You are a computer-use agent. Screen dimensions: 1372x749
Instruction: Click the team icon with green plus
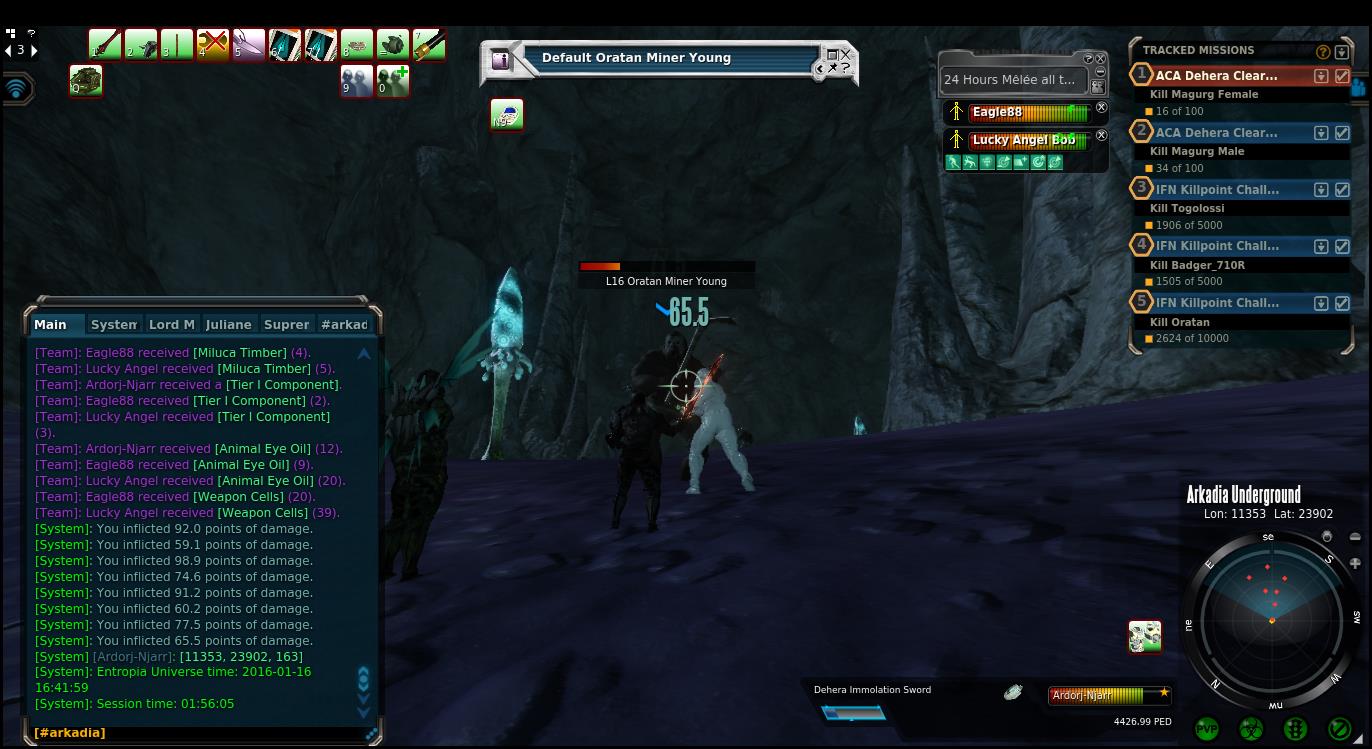coord(393,80)
